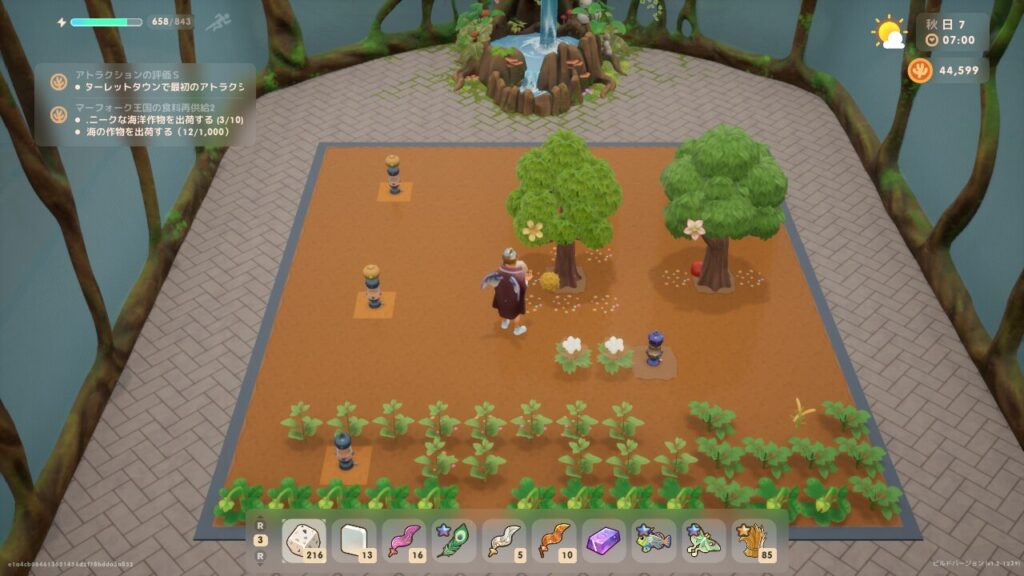Select the pale glass block slot
The image size is (1024, 576).
click(x=355, y=541)
